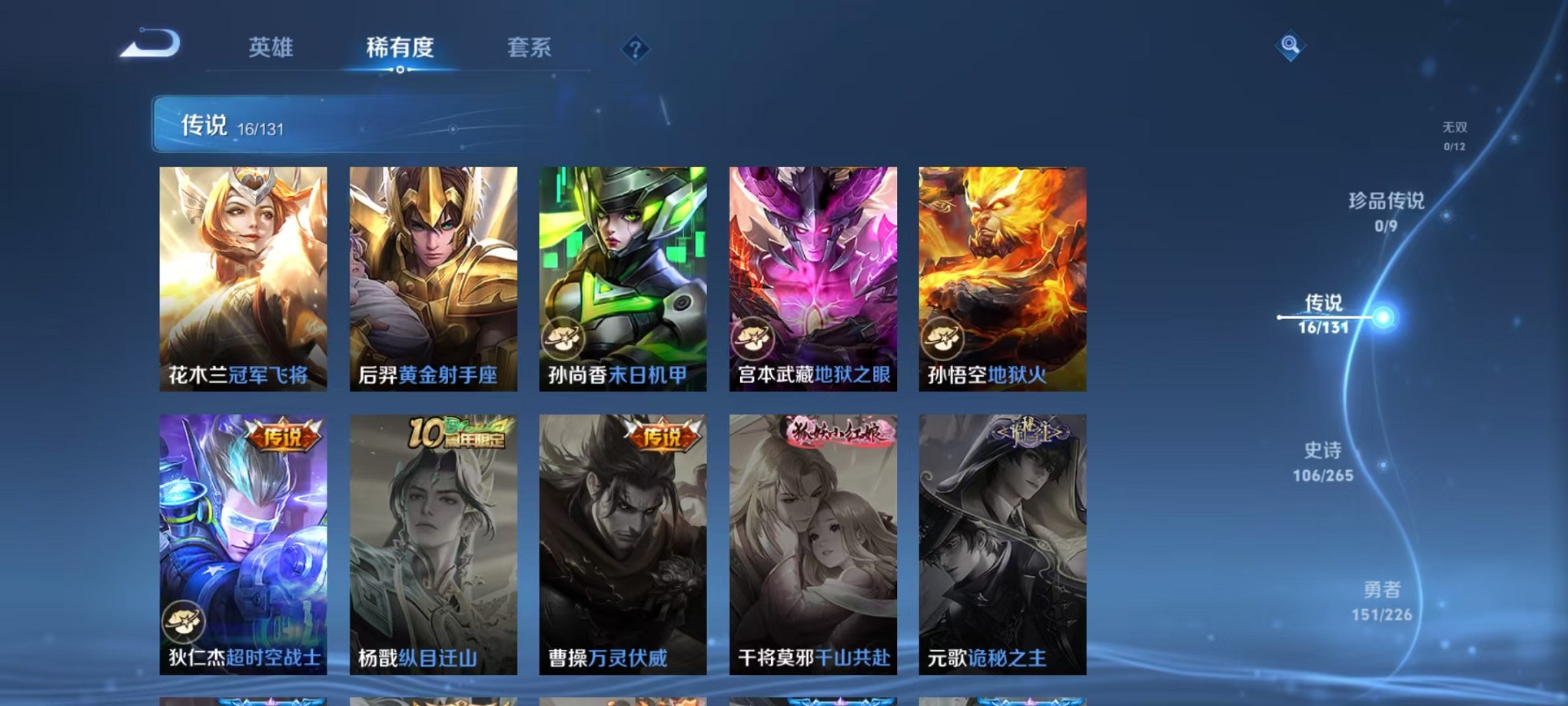The width and height of the screenshot is (1568, 706).
Task: Switch to the 英雄 tab
Action: coord(270,48)
